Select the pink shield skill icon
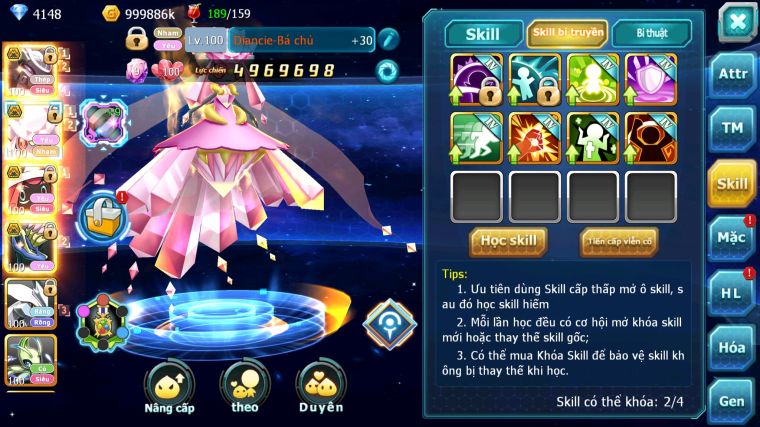Screen dimensions: 760x427 tap(651, 79)
